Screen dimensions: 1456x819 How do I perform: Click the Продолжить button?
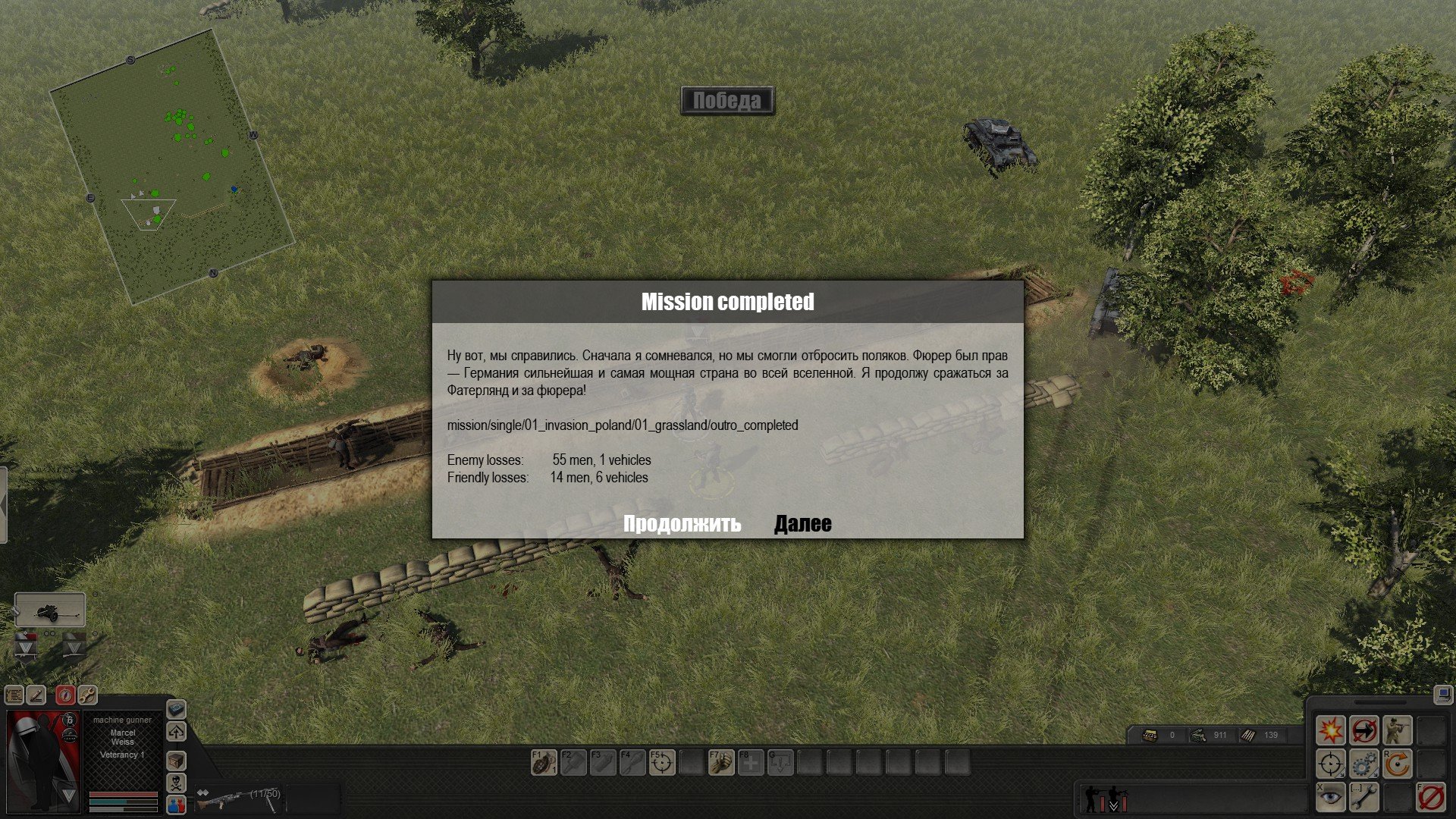682,524
